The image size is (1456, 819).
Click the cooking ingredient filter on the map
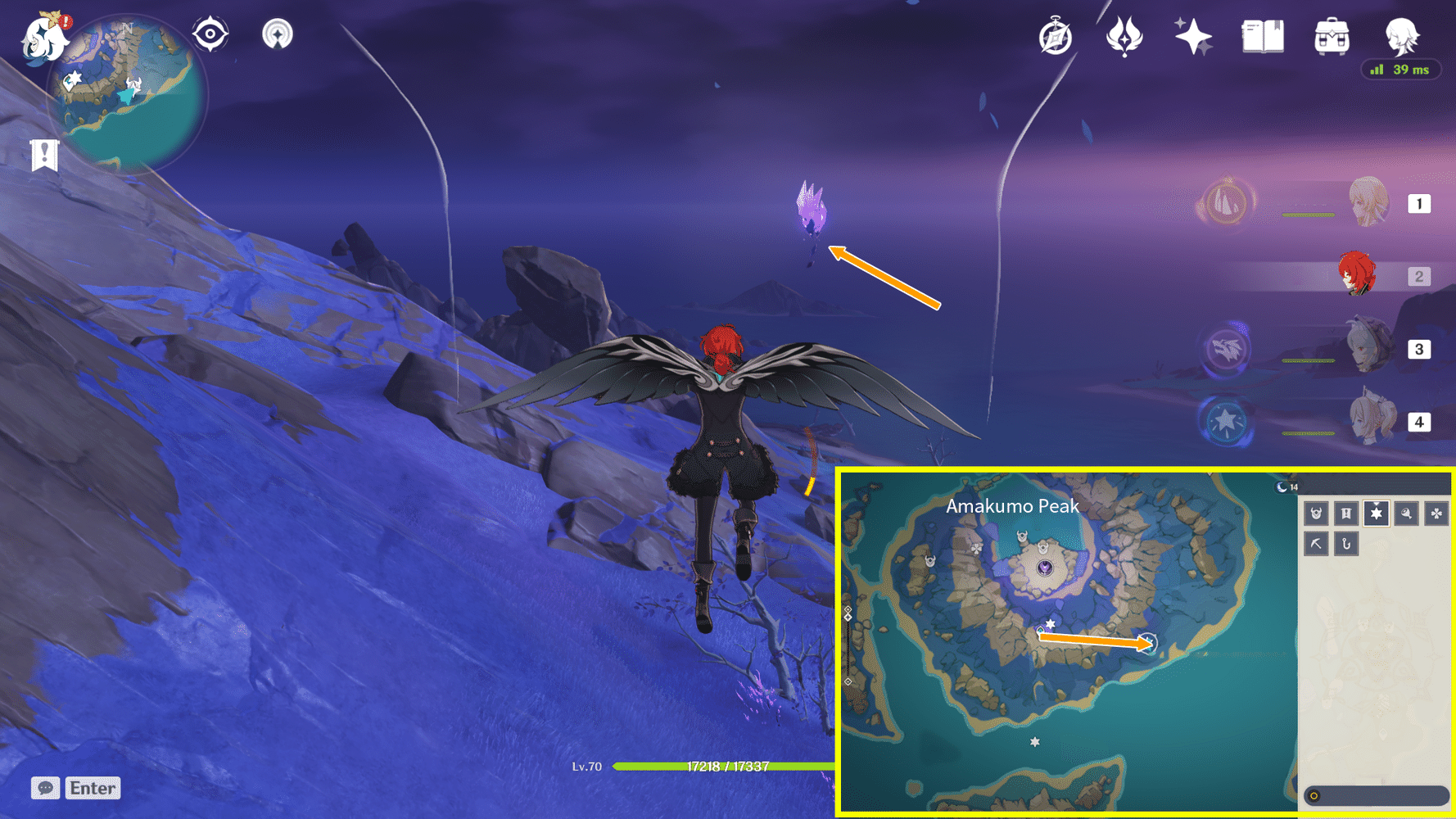tap(1407, 514)
